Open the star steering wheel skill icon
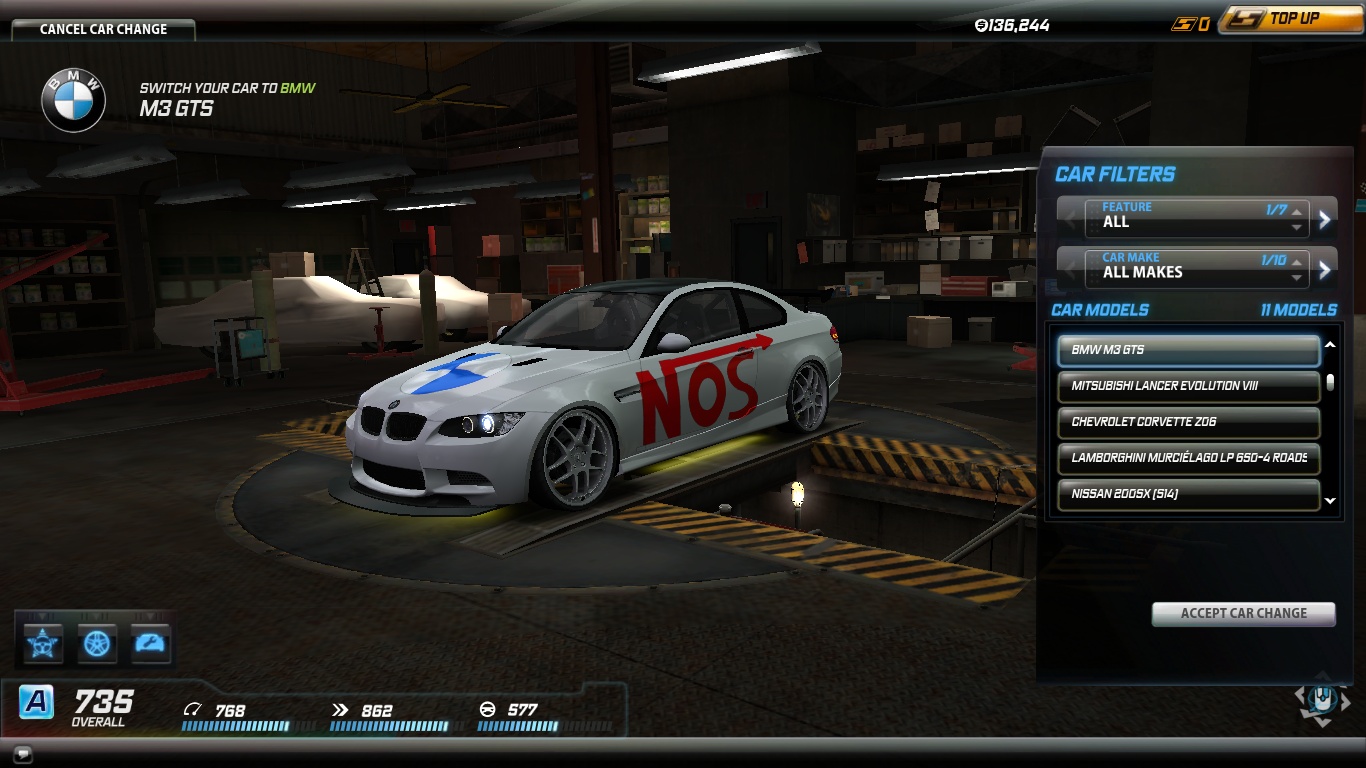The image size is (1366, 768). point(43,644)
